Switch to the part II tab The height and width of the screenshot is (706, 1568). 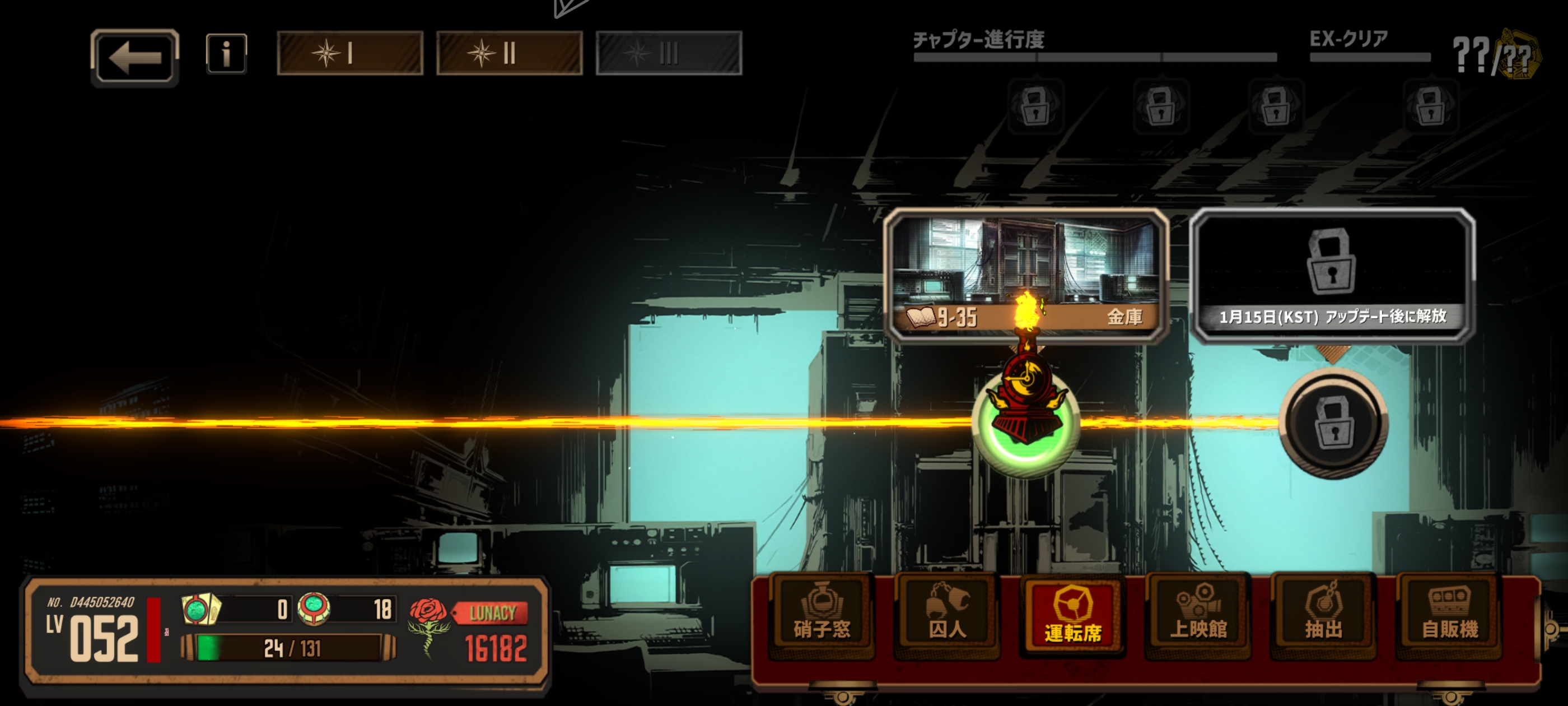[x=510, y=54]
